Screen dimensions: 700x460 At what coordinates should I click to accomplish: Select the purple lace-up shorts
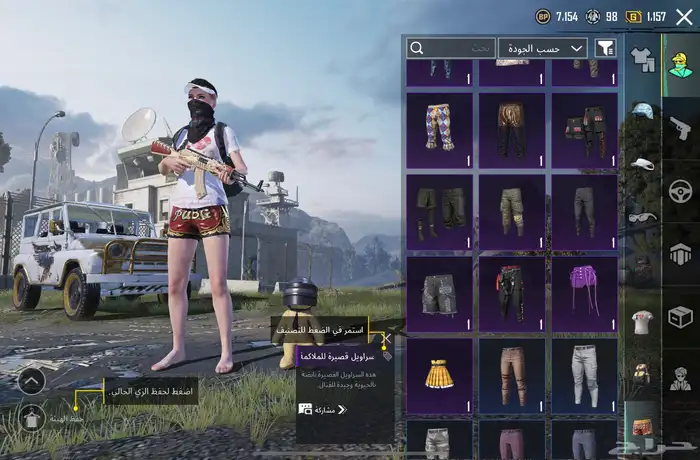click(584, 294)
